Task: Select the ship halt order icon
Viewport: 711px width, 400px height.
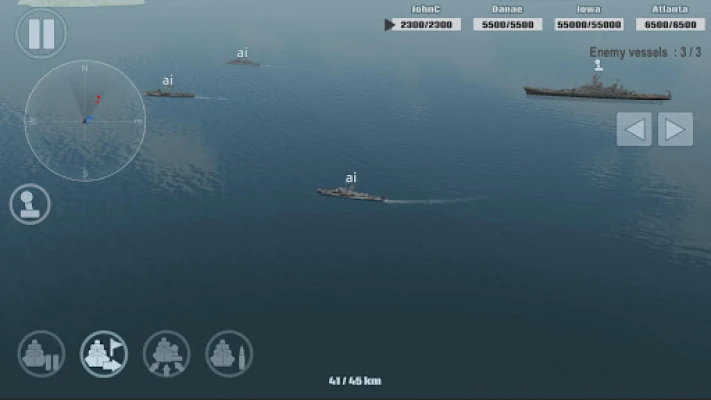Action: pos(41,353)
